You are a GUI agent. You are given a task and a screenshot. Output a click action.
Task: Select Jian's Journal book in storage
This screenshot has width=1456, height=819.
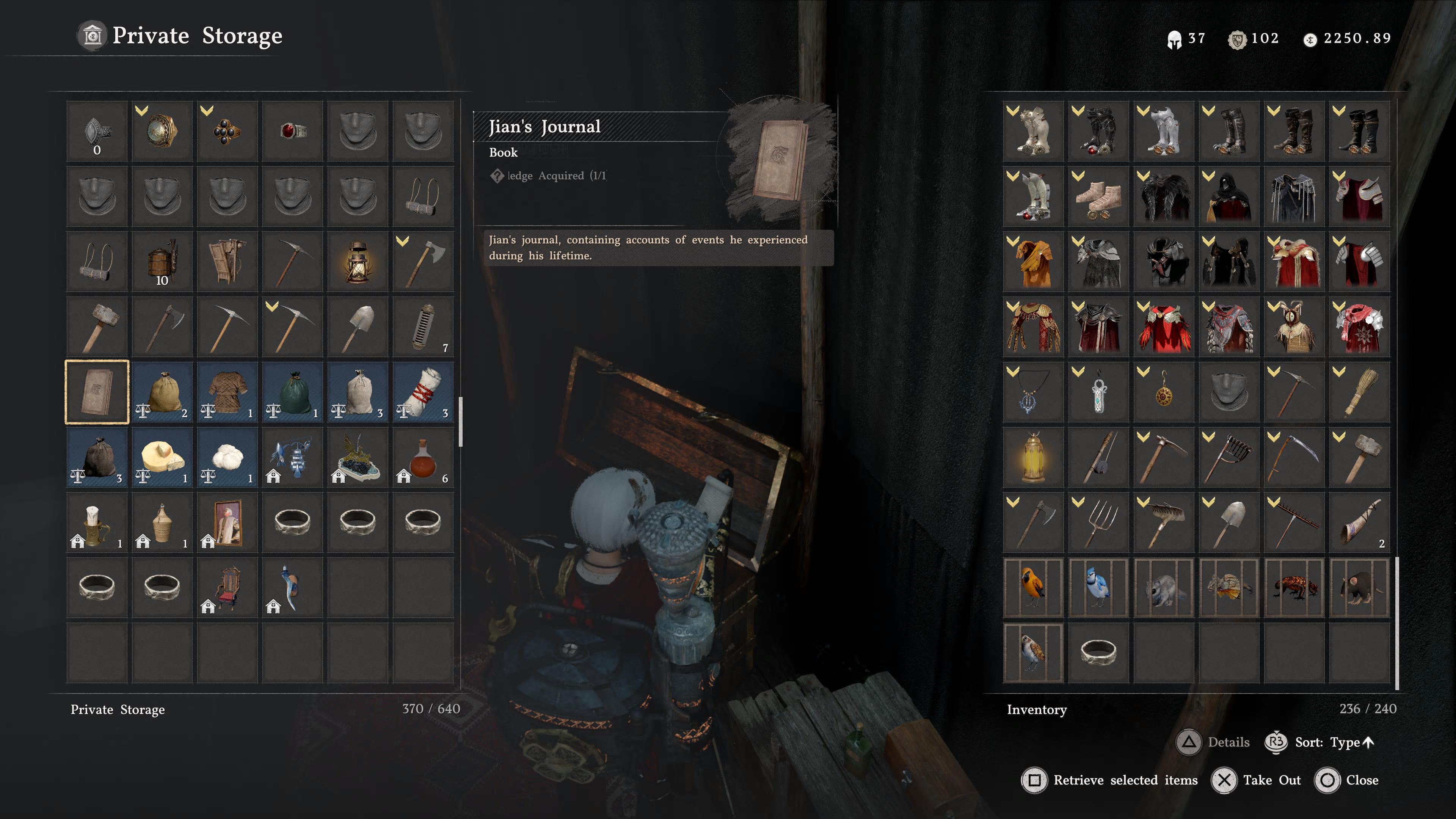tap(97, 392)
